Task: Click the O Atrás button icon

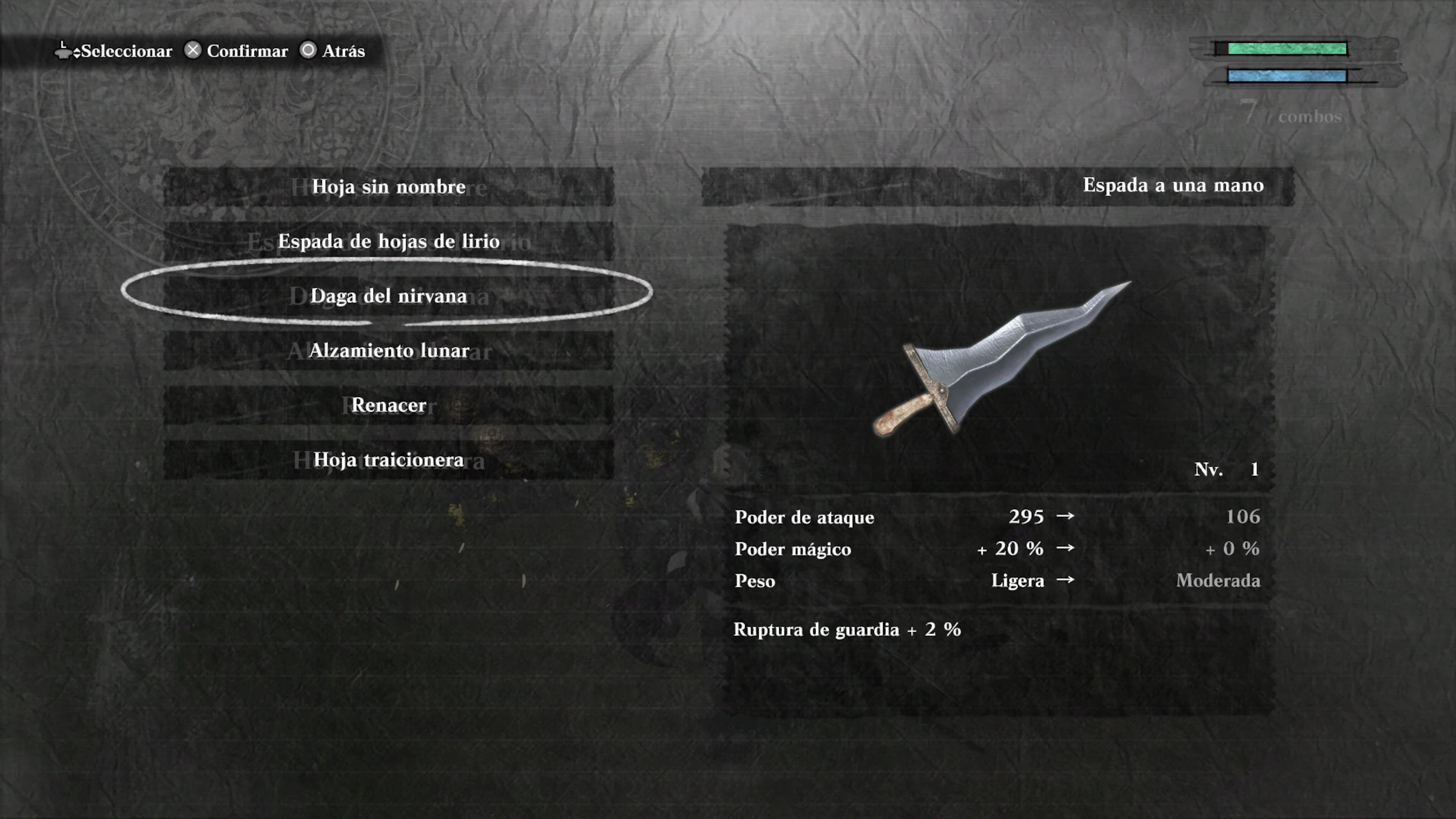Action: click(x=309, y=50)
